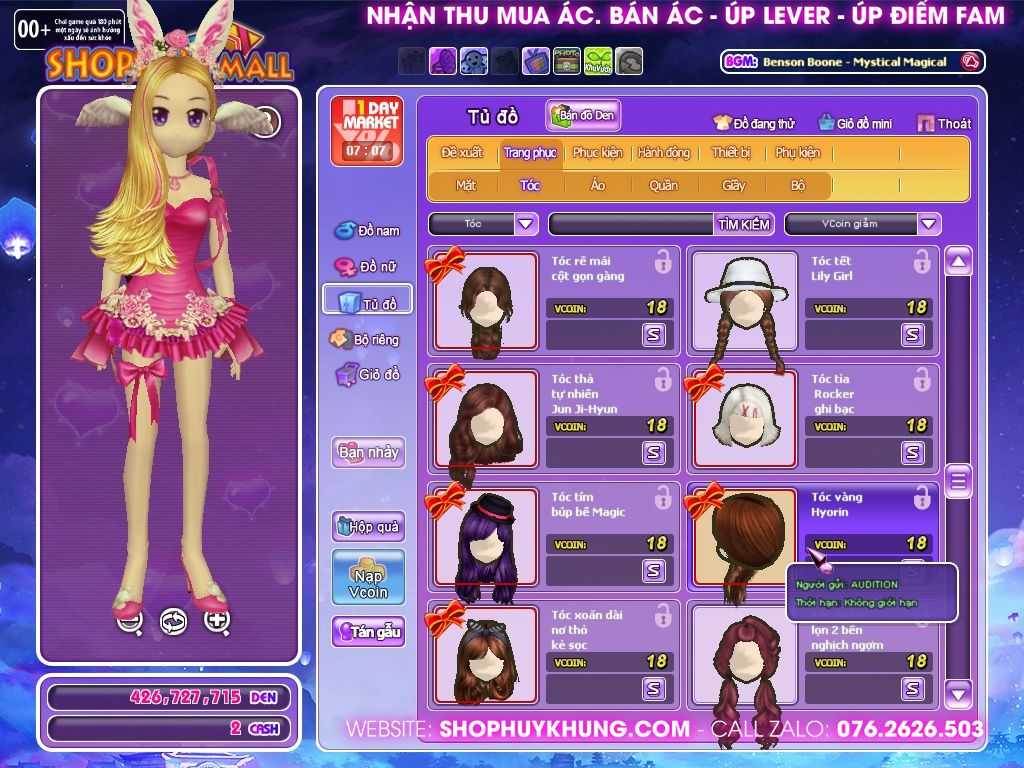Open the Bán đồ Đen button
The image size is (1024, 768).
583,116
